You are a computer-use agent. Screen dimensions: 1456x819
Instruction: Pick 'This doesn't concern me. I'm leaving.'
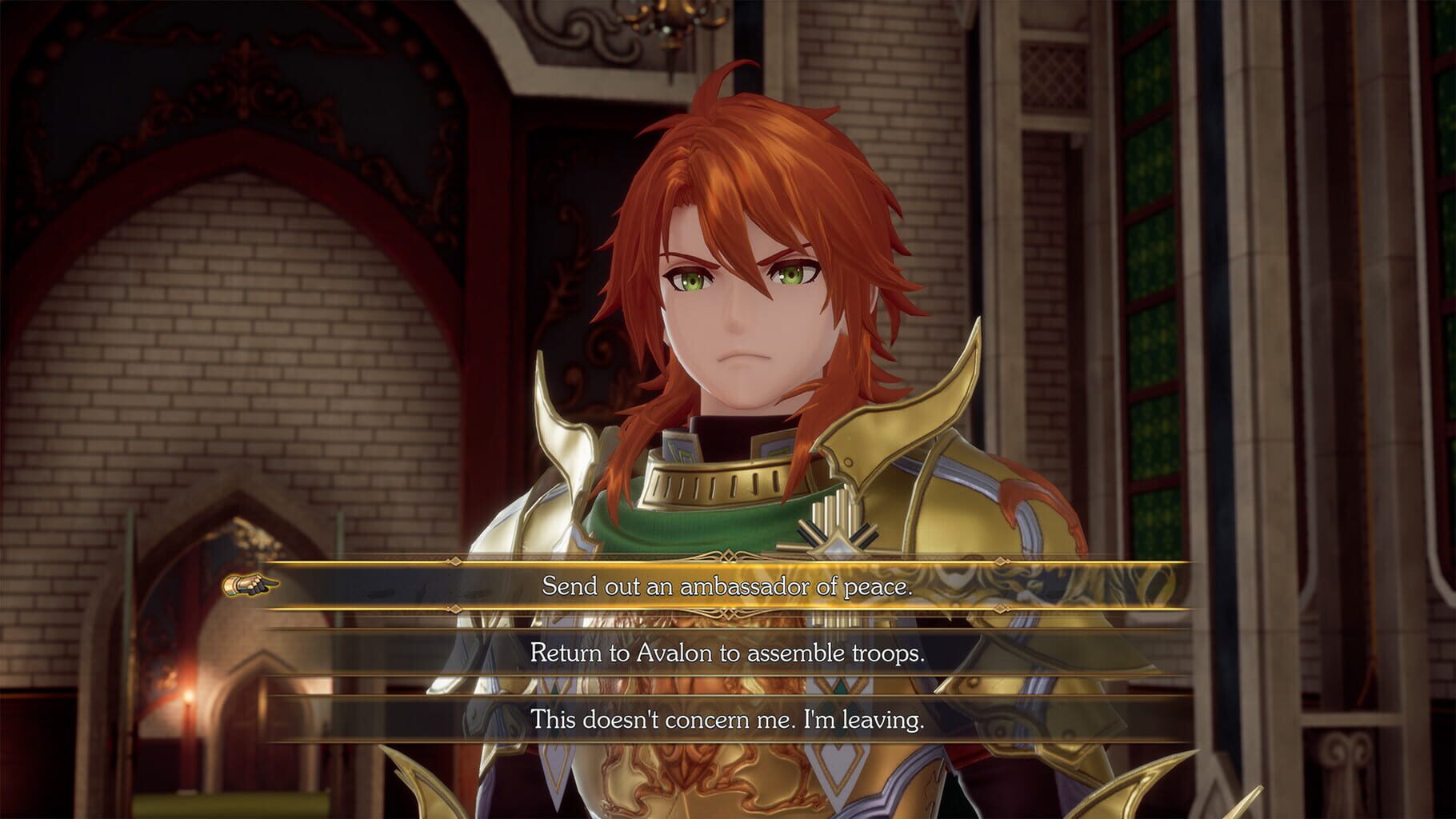pyautogui.click(x=728, y=723)
